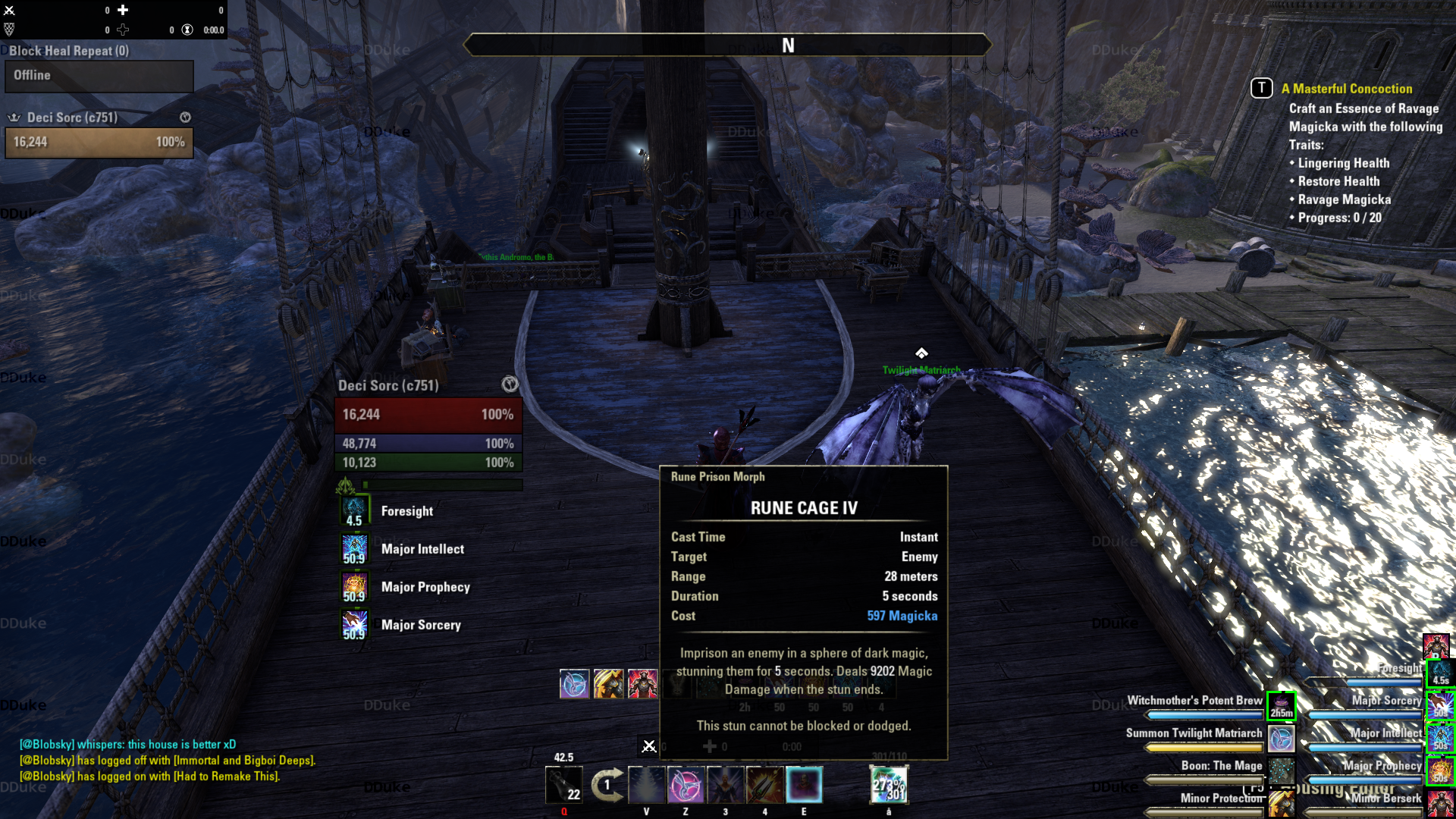The width and height of the screenshot is (1456, 819).
Task: Click the Offline box under Block Heal Repeat
Action: pos(99,76)
